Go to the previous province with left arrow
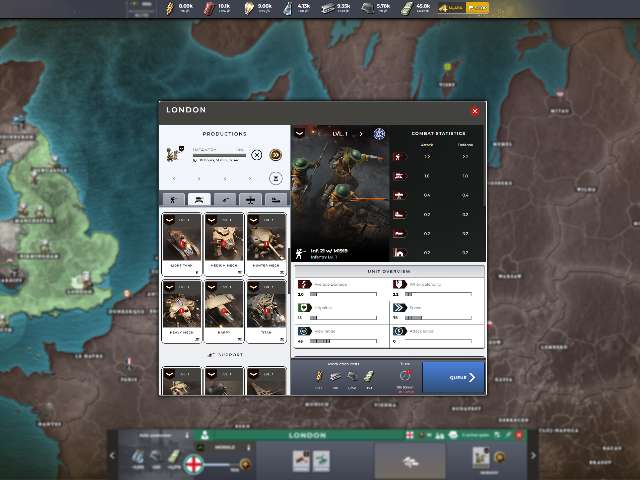 pyautogui.click(x=113, y=457)
